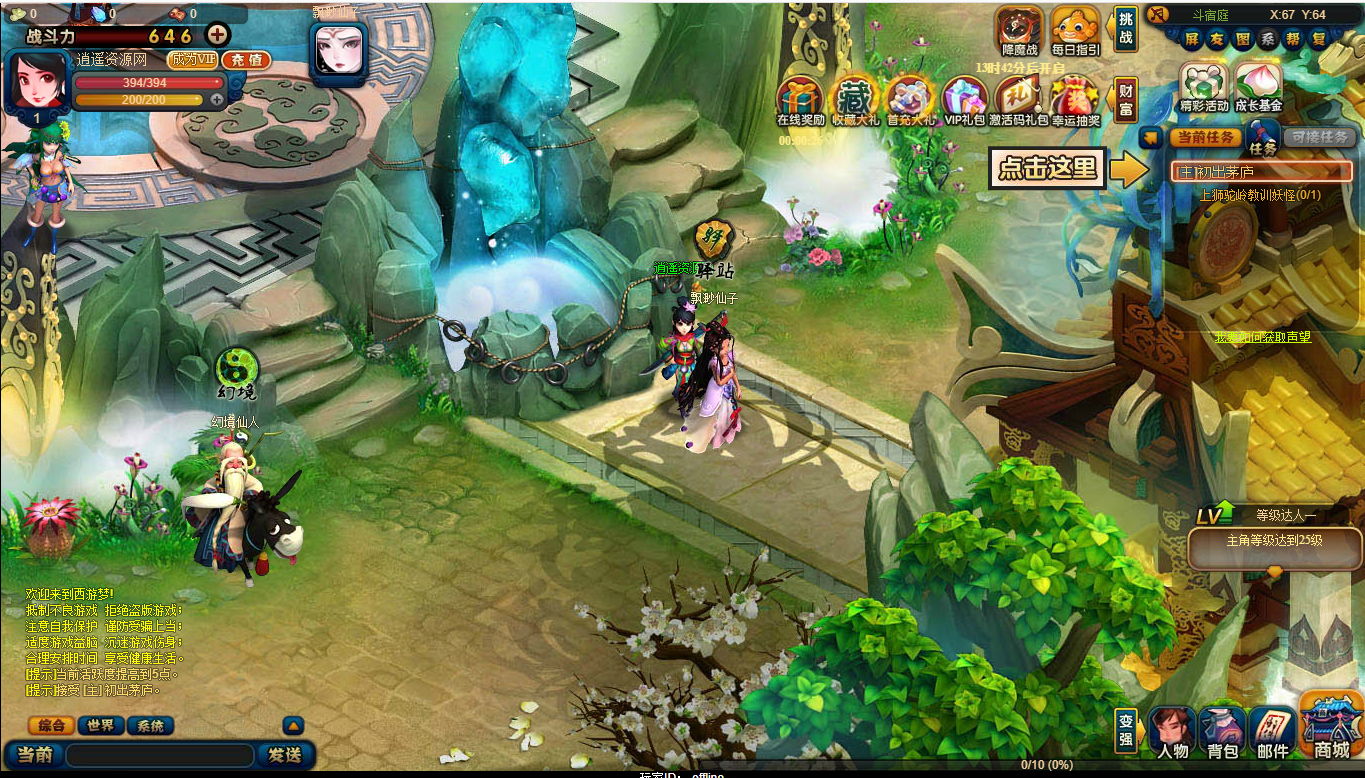Click the 充值 recharge button

click(246, 60)
